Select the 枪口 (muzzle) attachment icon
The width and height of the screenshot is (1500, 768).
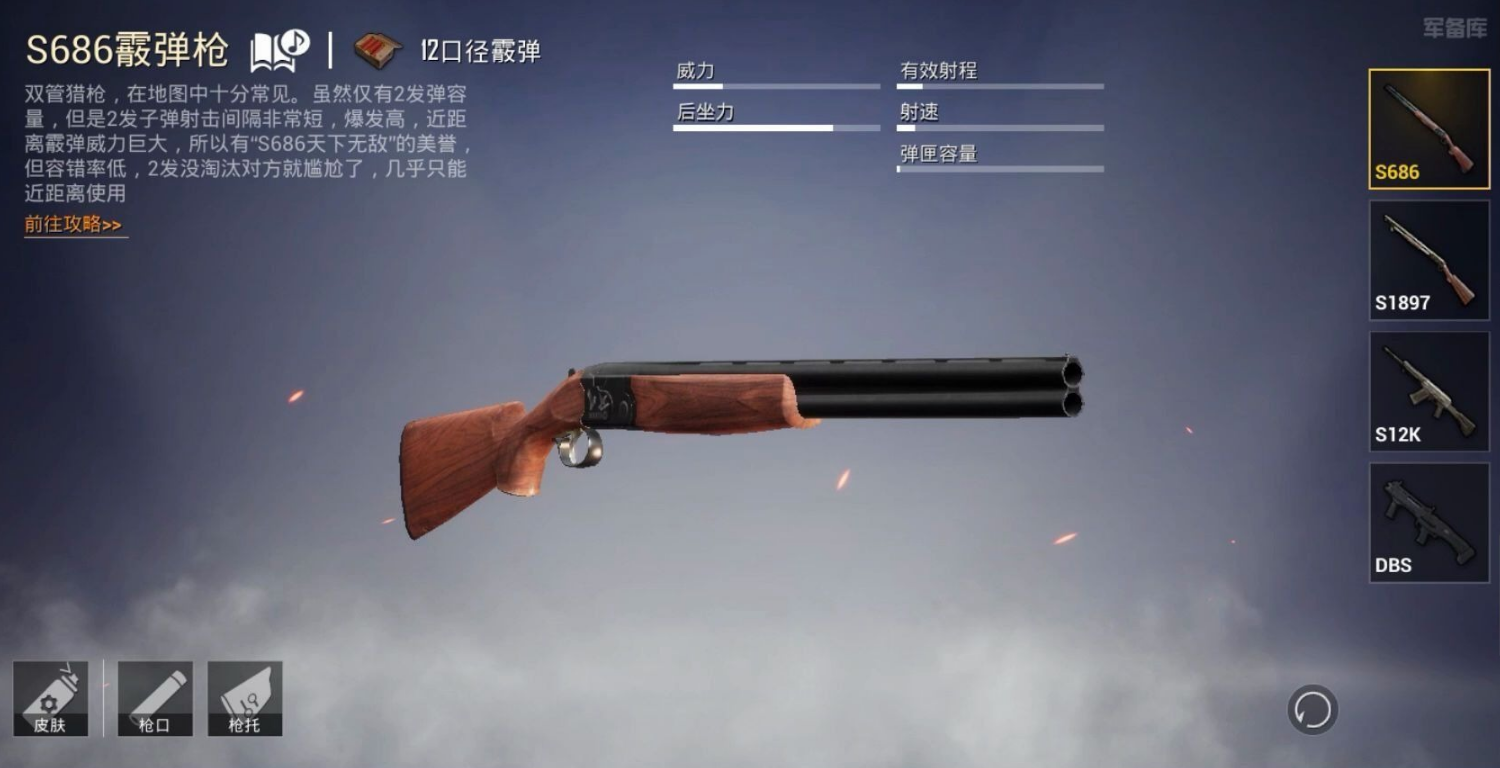coord(156,697)
